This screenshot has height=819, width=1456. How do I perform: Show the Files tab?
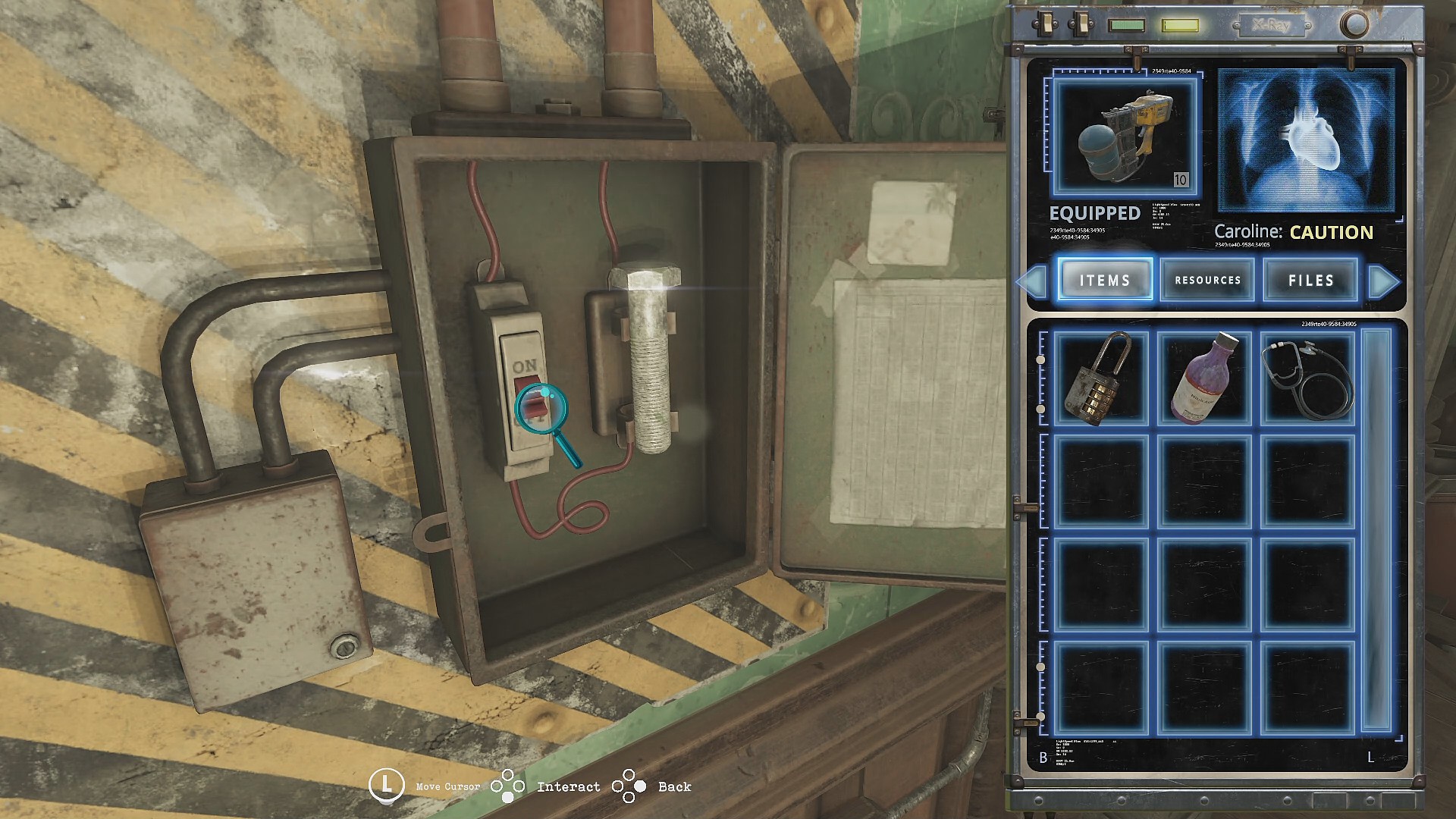1310,280
